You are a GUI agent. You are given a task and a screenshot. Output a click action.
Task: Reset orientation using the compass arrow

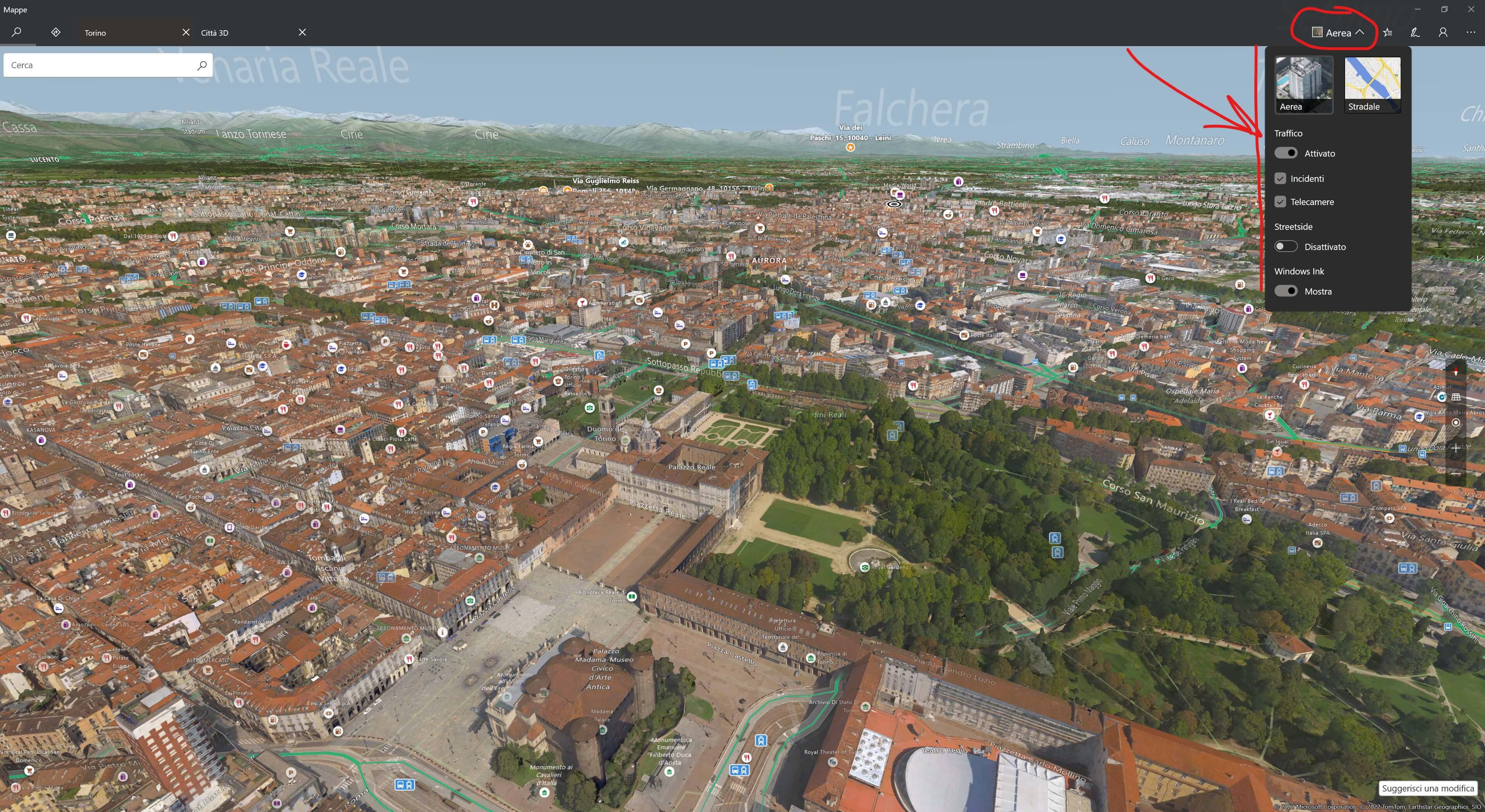(x=1456, y=372)
